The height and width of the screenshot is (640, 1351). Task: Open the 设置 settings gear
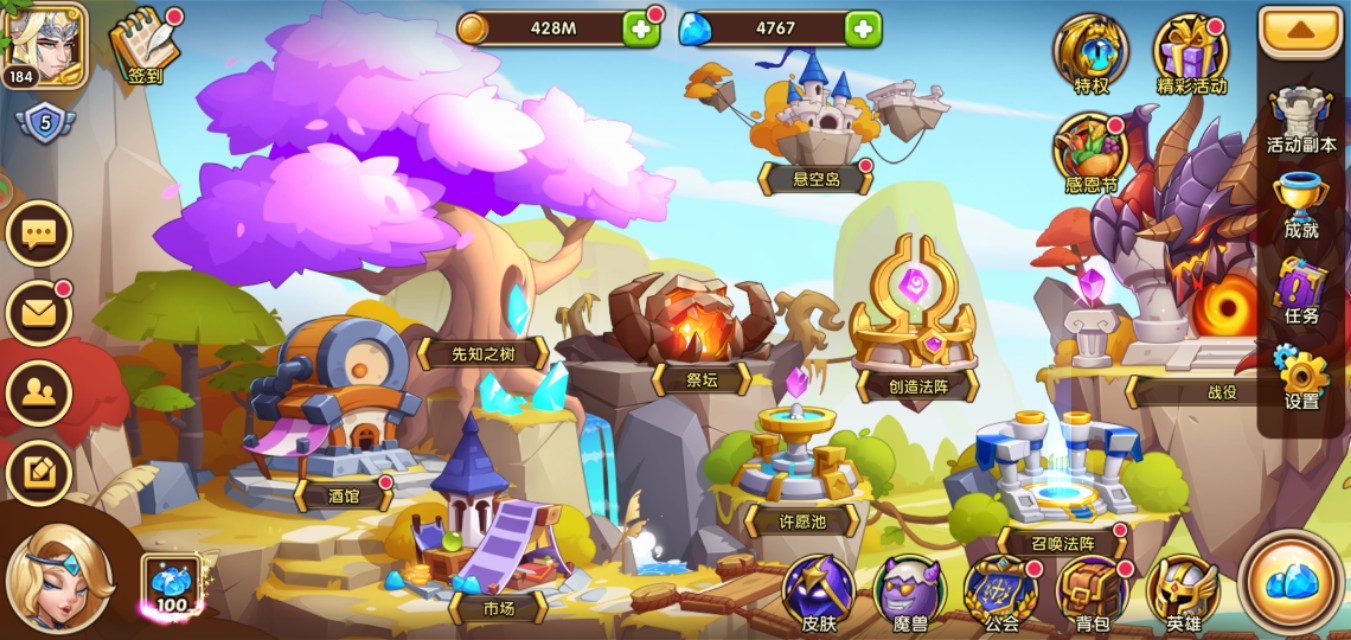coord(1301,375)
